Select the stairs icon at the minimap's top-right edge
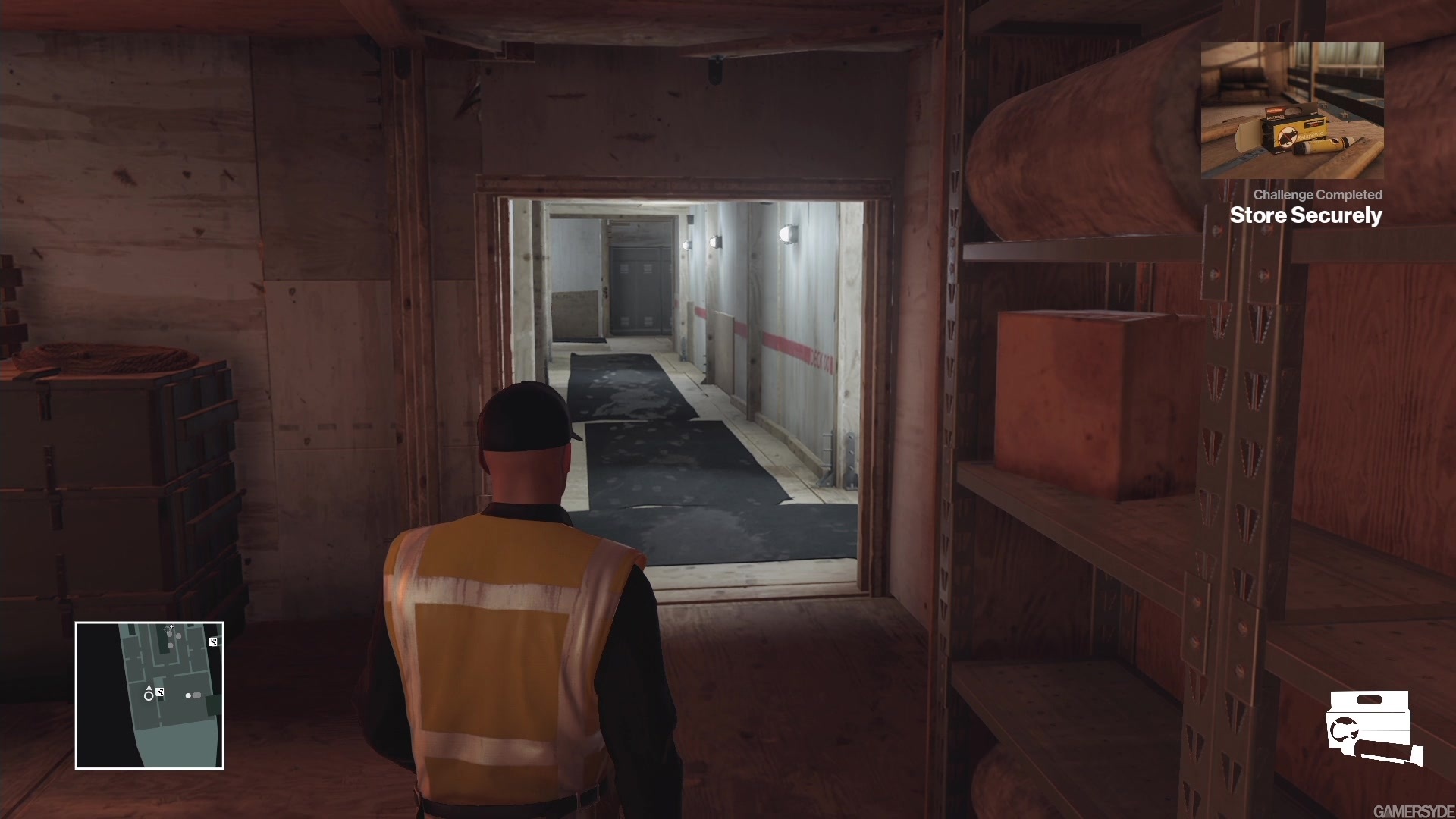1456x819 pixels. 214,642
